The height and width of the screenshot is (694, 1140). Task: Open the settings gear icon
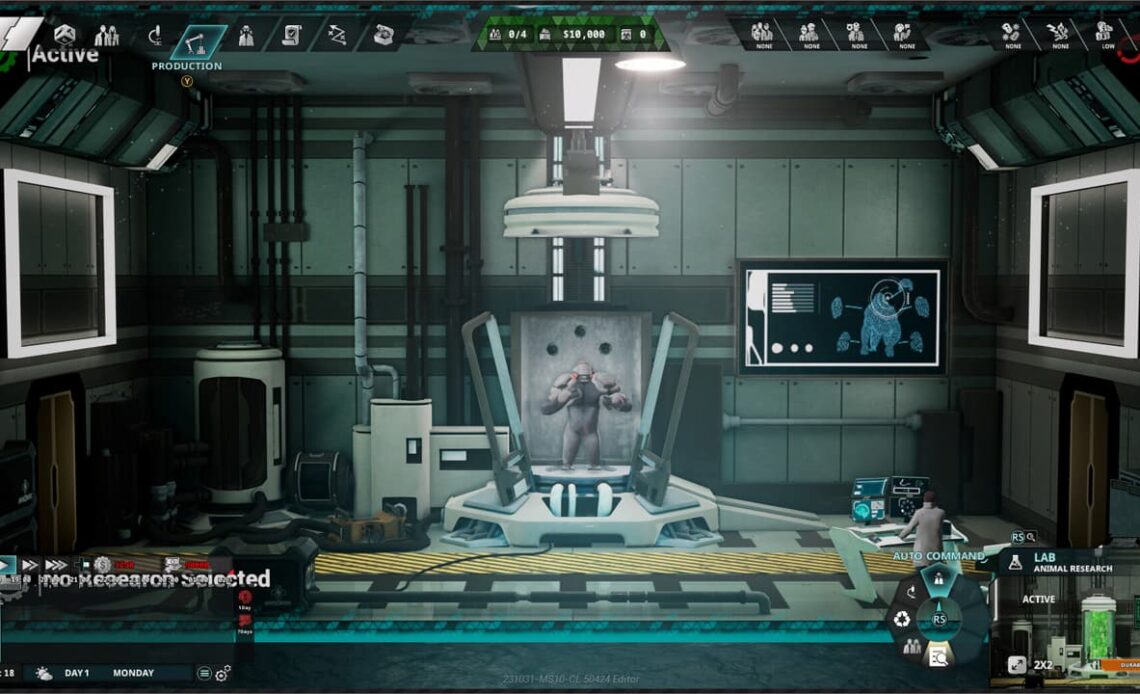(223, 673)
